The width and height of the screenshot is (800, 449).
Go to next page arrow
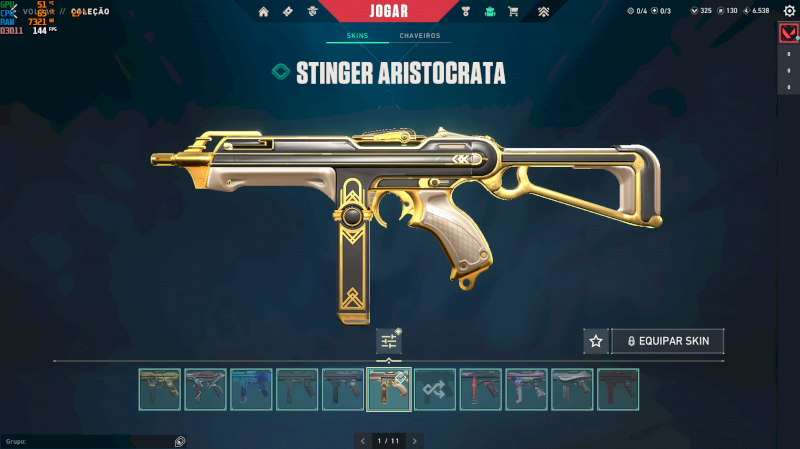(415, 440)
